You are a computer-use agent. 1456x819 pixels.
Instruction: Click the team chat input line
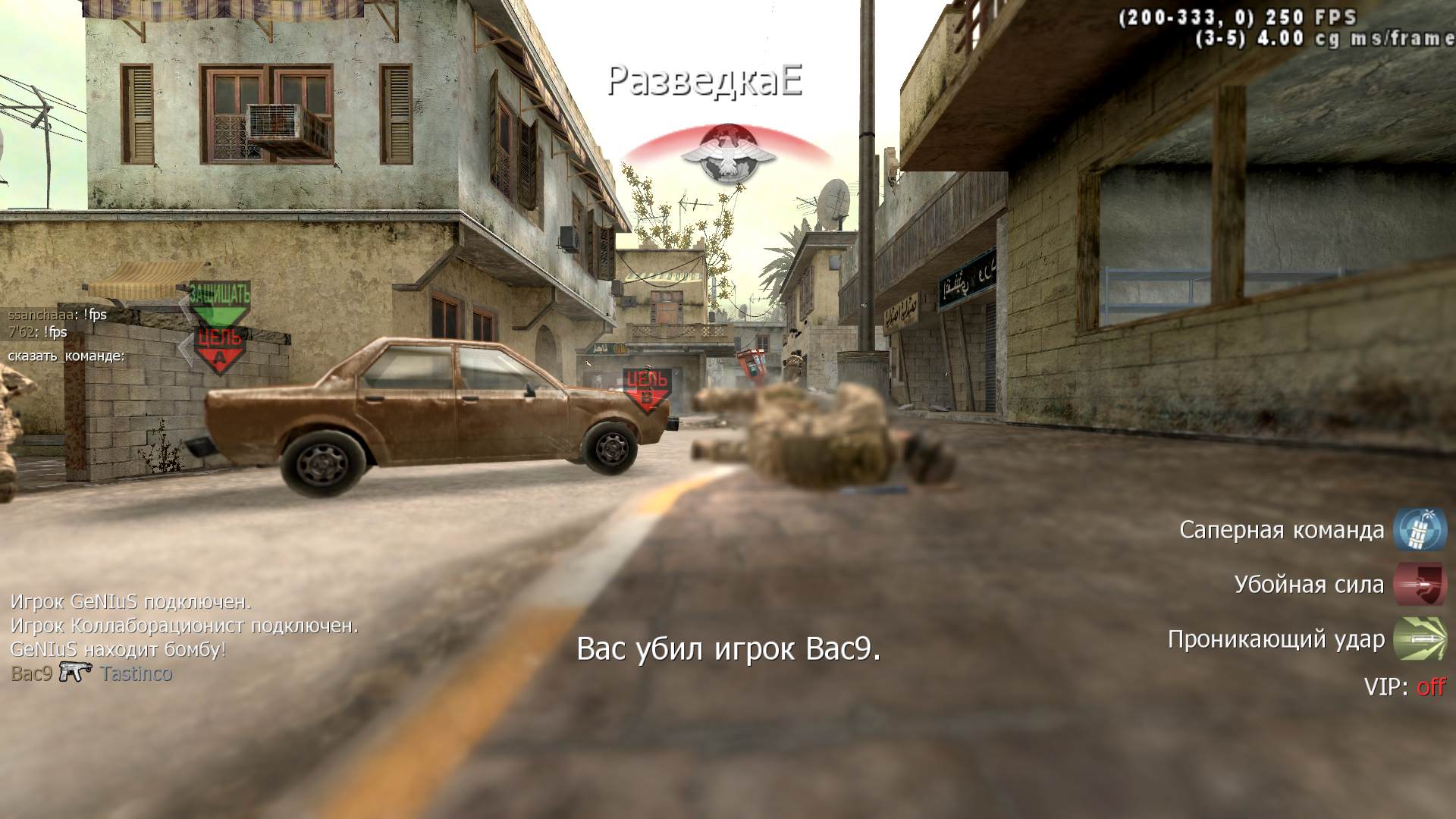point(67,356)
